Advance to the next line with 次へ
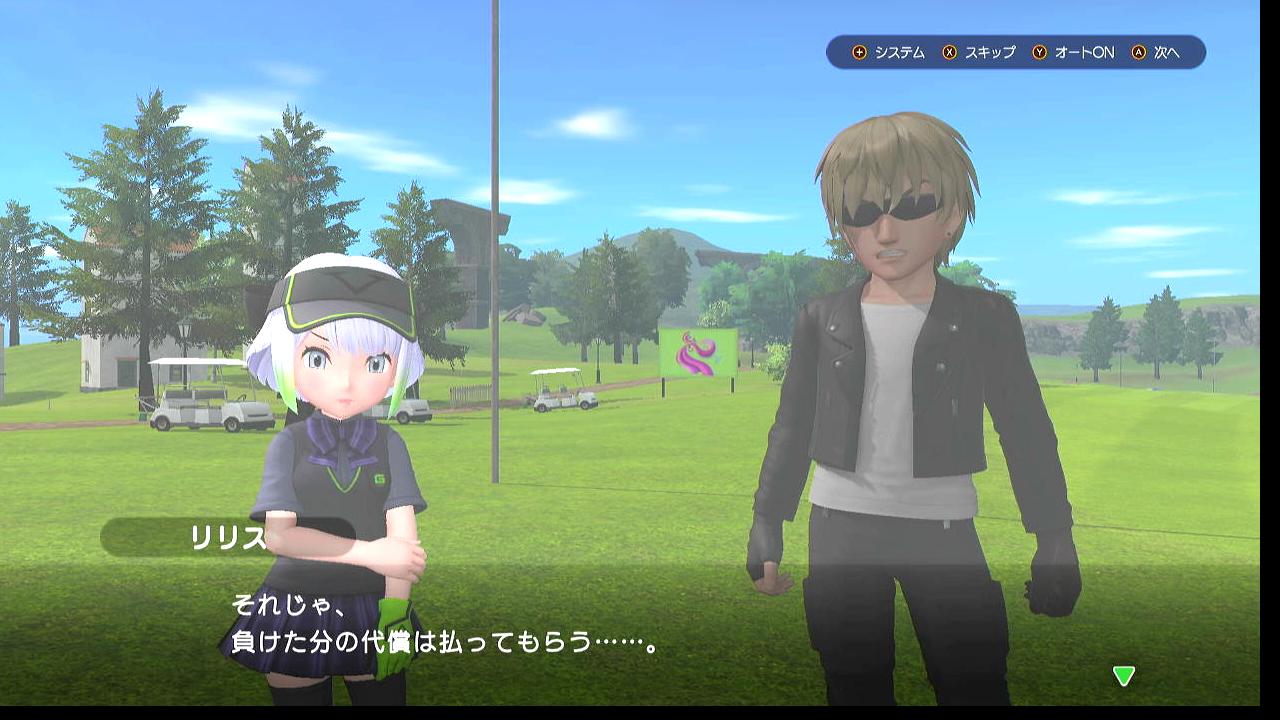 tap(1156, 52)
